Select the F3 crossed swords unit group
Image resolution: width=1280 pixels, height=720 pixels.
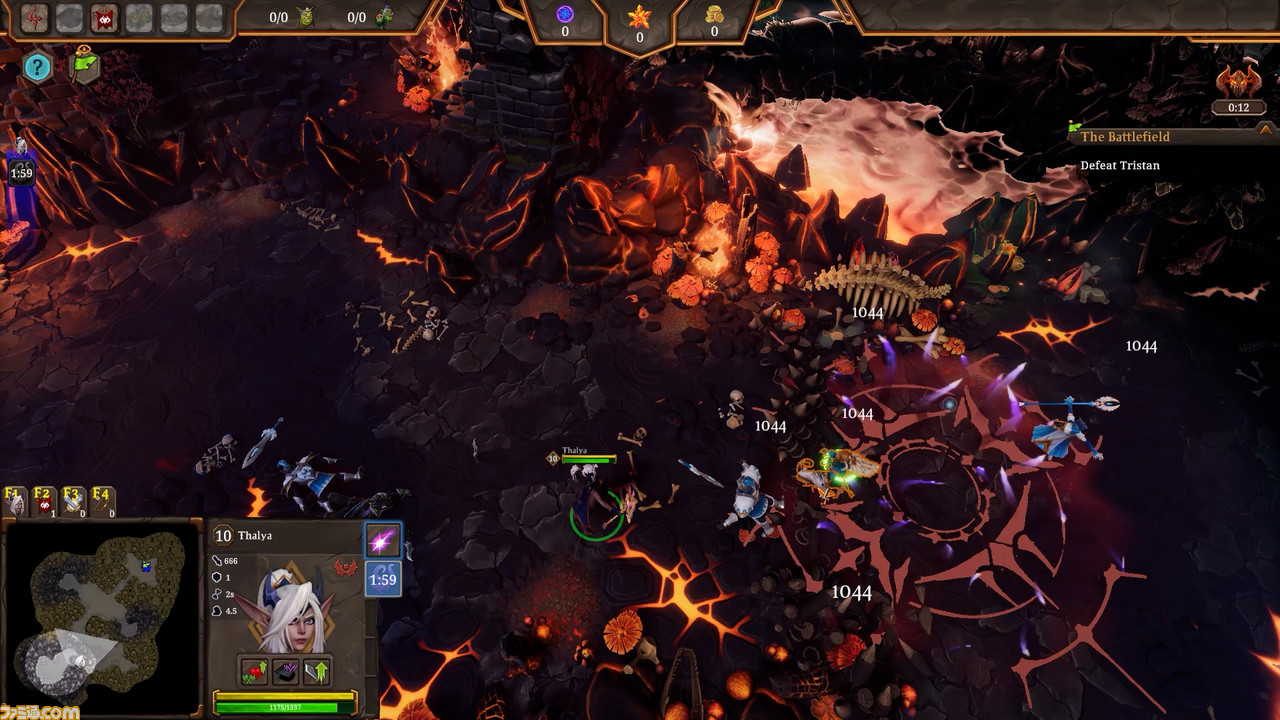point(73,501)
